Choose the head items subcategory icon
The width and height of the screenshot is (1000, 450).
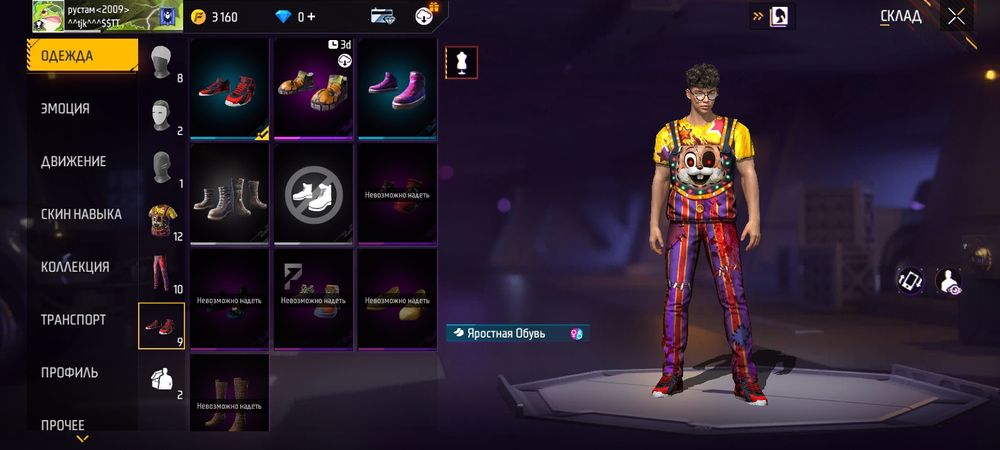(x=161, y=64)
